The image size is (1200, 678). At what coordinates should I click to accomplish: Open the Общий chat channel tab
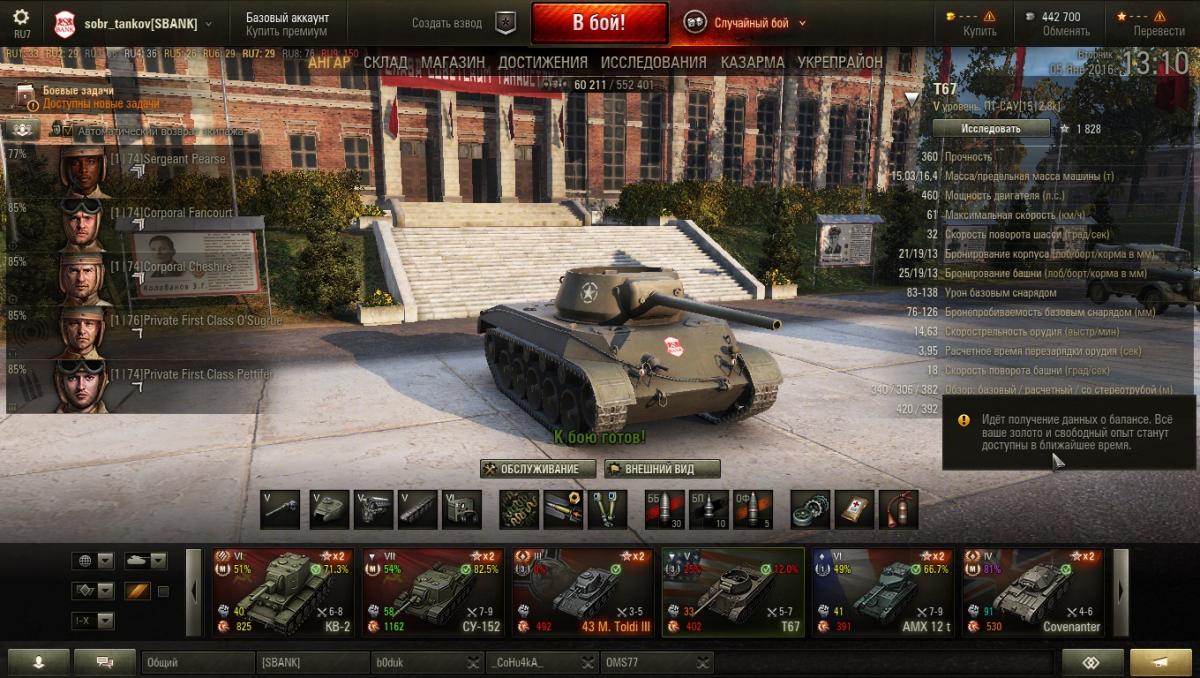coord(197,662)
